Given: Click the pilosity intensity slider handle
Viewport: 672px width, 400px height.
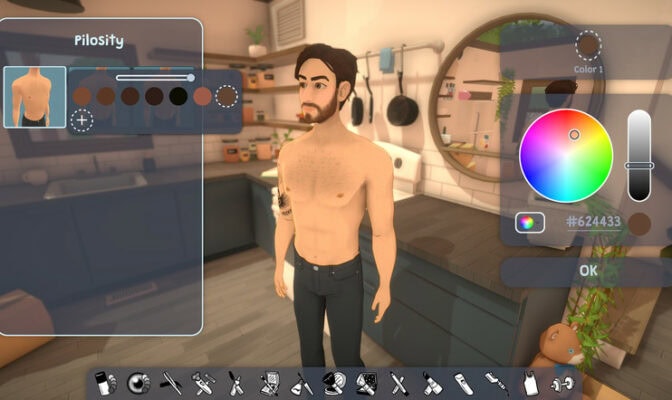Looking at the screenshot, I should (x=191, y=77).
